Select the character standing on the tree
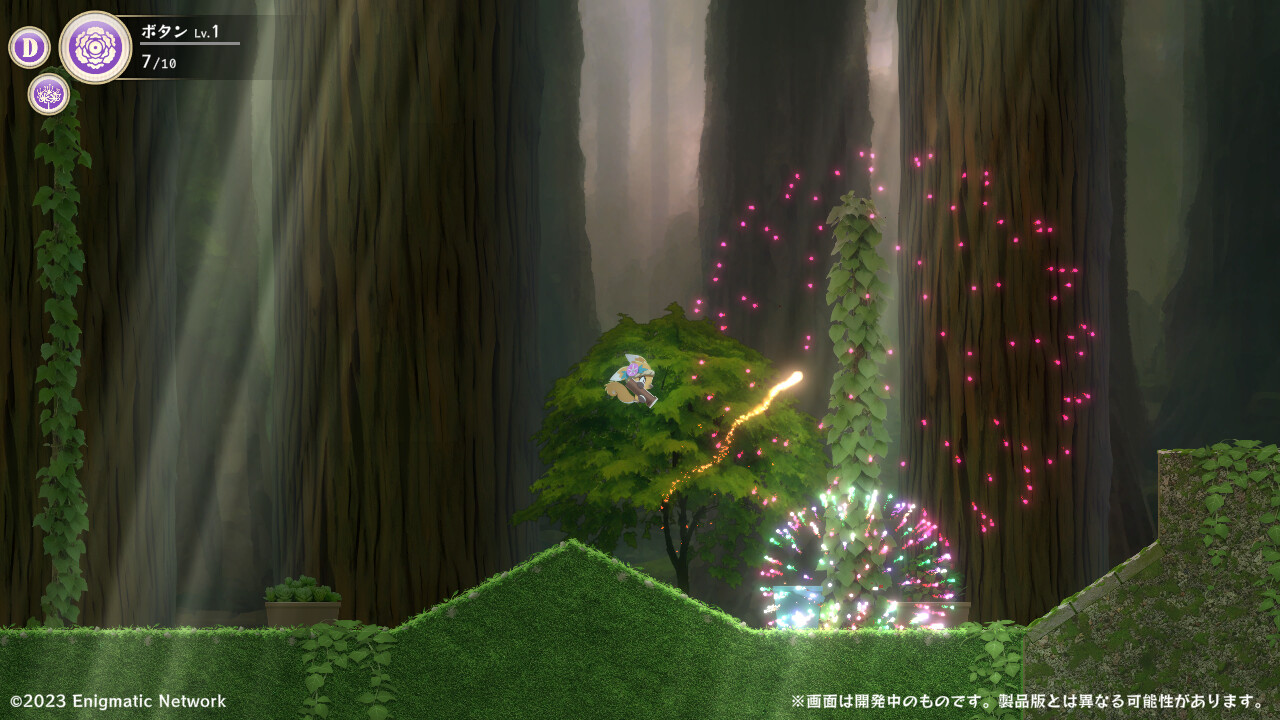Image resolution: width=1280 pixels, height=720 pixels. tap(631, 380)
